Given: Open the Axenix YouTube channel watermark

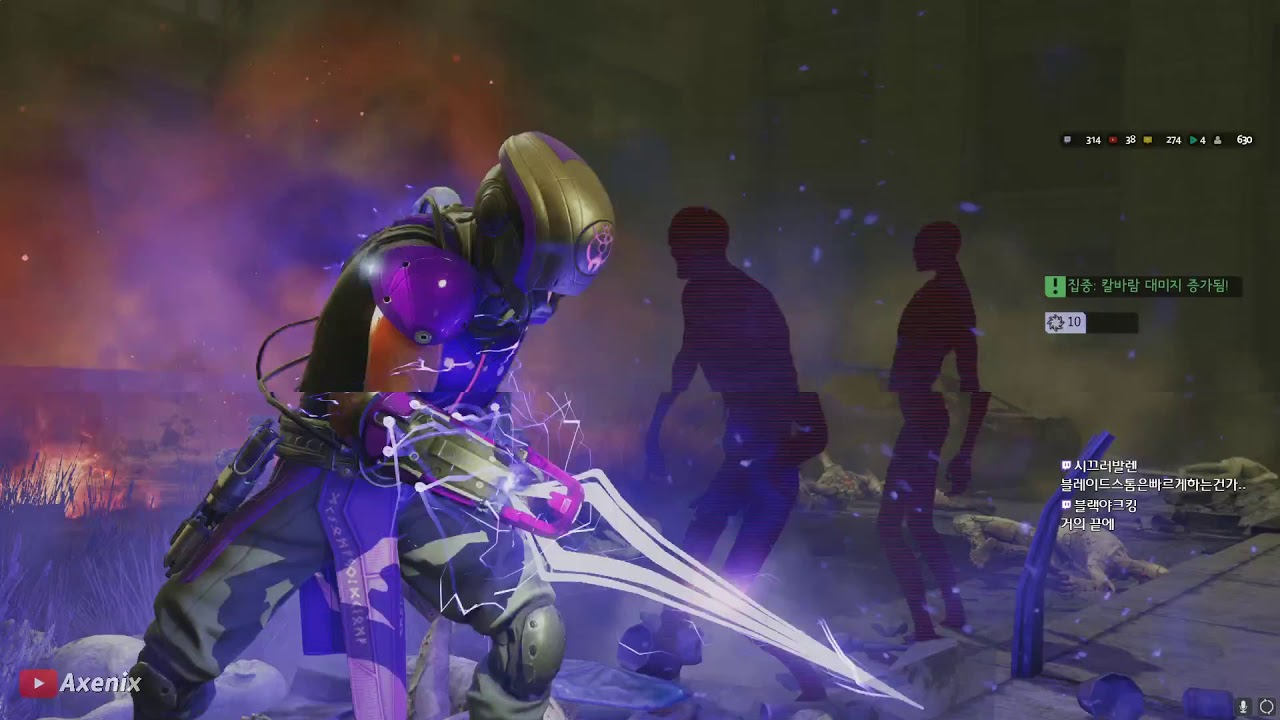Looking at the screenshot, I should click(x=81, y=683).
